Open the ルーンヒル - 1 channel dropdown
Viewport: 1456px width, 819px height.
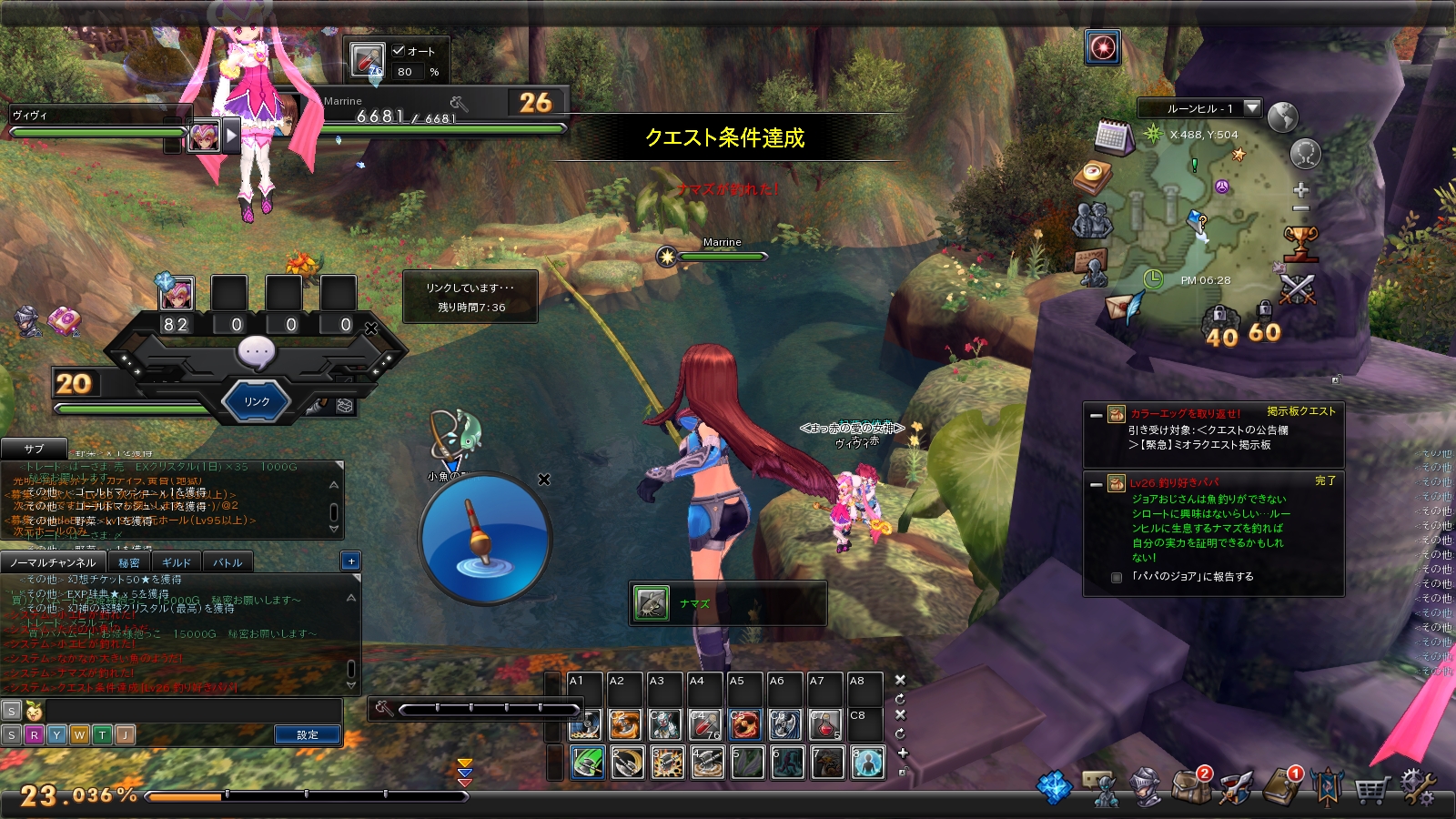click(1252, 108)
